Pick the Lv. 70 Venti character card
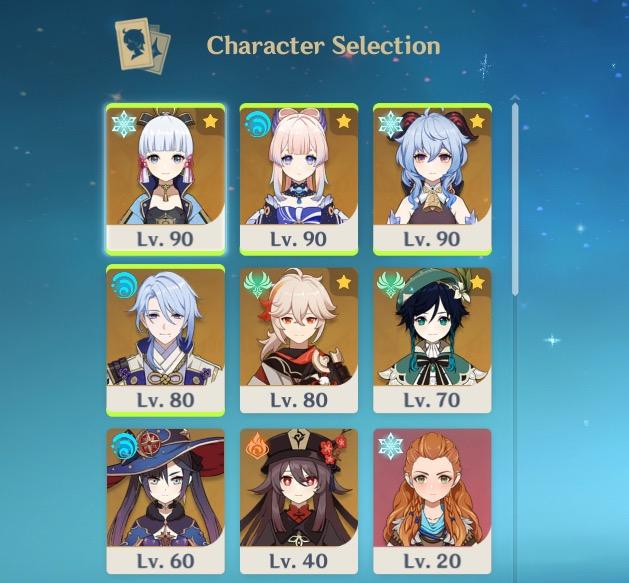 click(x=432, y=339)
